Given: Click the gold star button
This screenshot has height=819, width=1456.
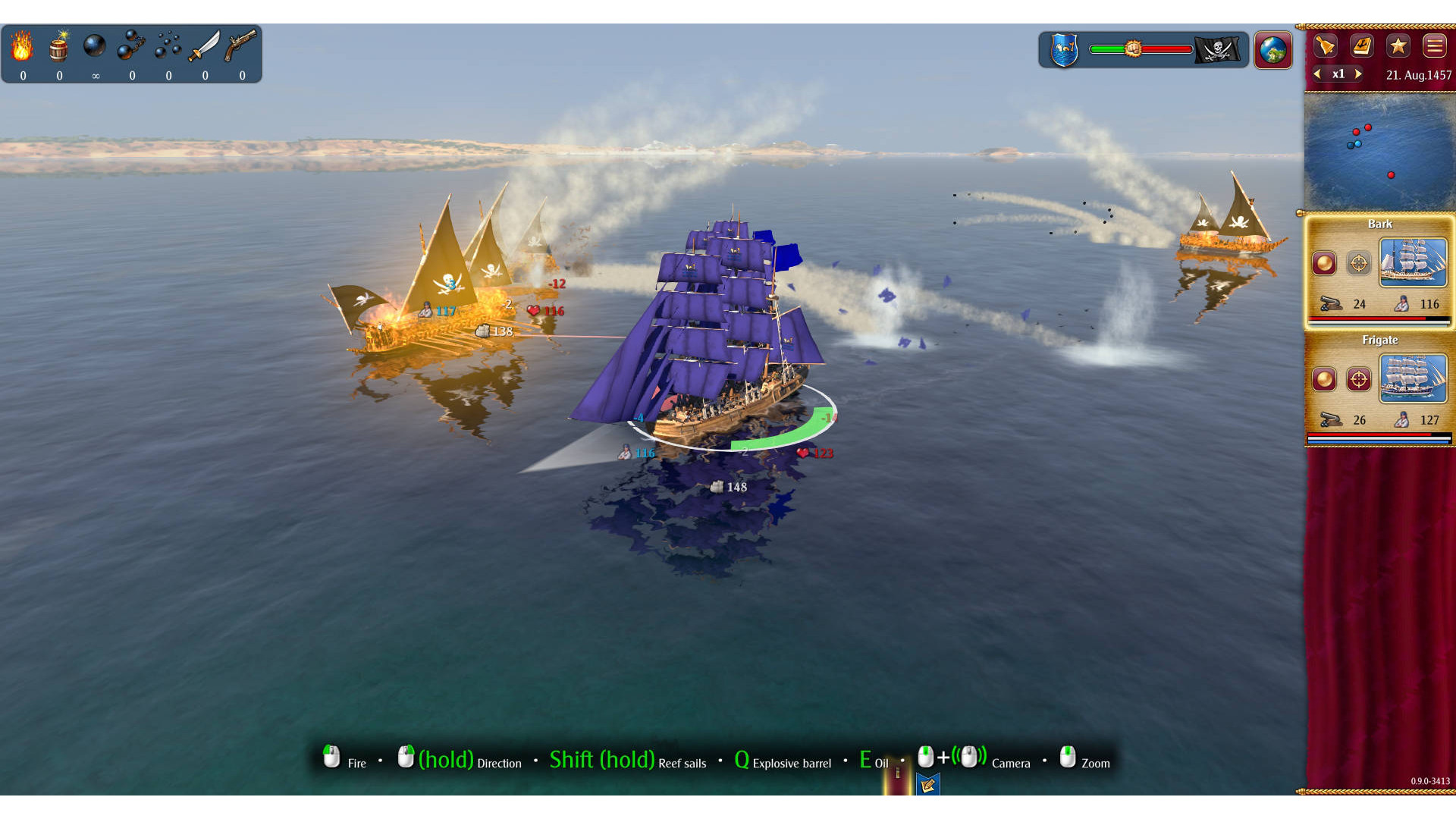Looking at the screenshot, I should click(1398, 46).
